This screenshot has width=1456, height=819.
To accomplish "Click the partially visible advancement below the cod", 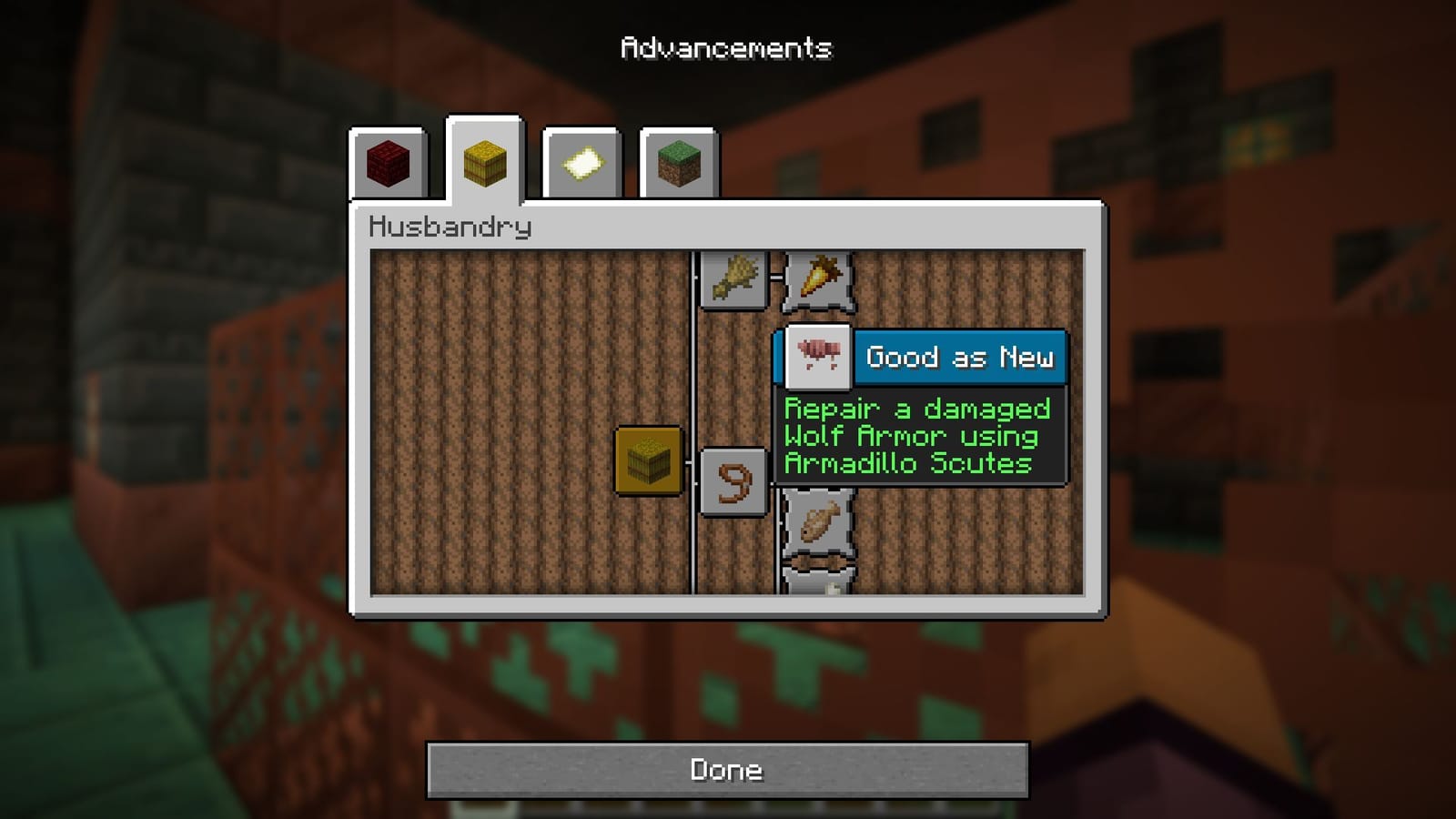I will click(816, 587).
